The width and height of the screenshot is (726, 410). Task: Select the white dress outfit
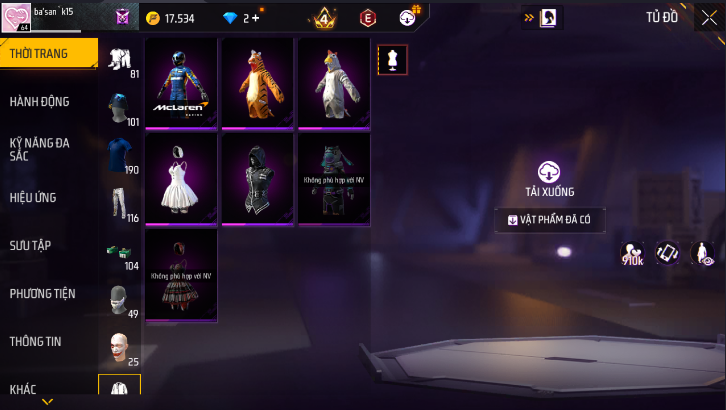point(181,180)
